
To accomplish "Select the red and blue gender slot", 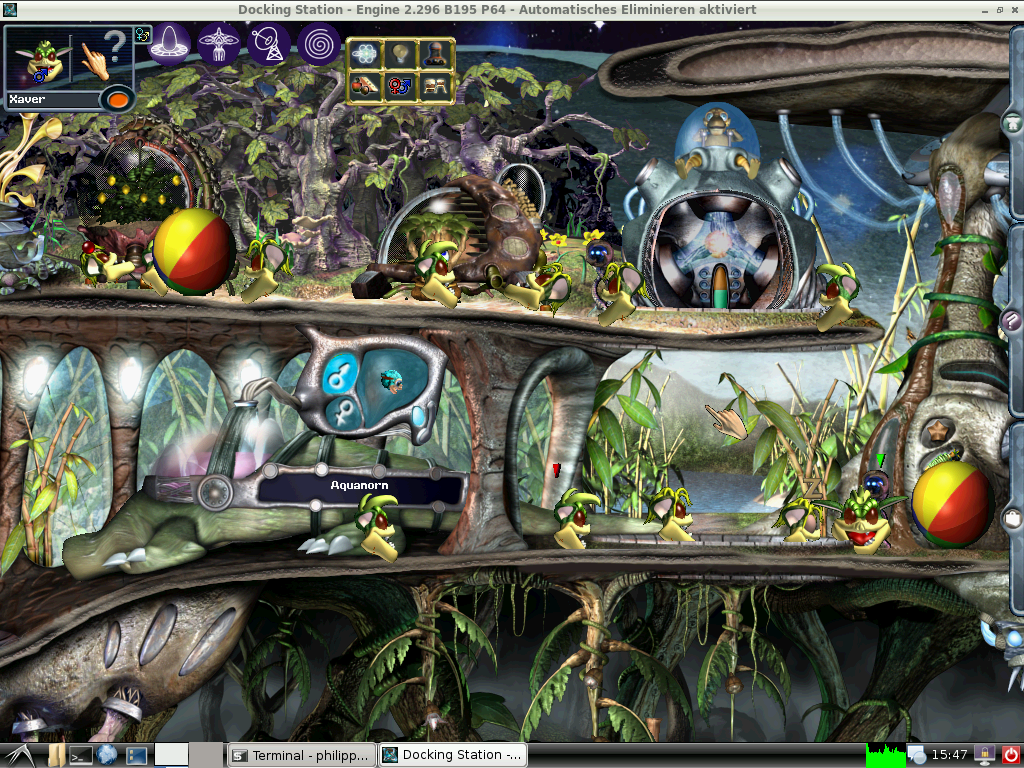I will click(x=400, y=87).
